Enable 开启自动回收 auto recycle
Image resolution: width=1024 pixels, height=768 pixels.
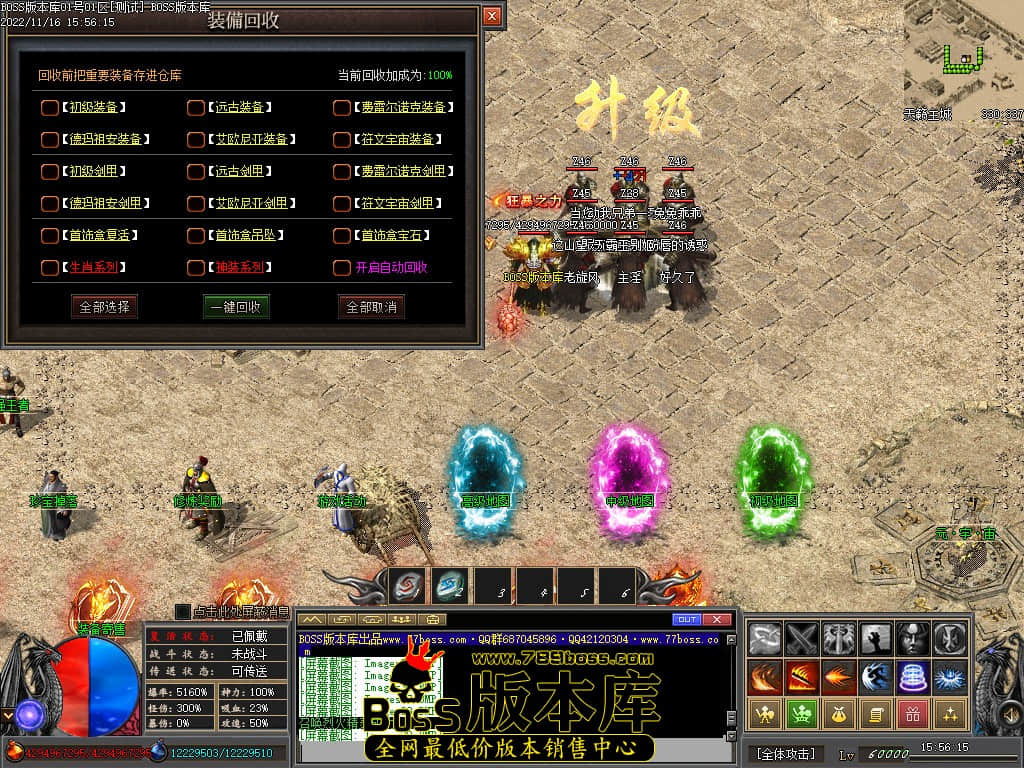click(x=342, y=267)
